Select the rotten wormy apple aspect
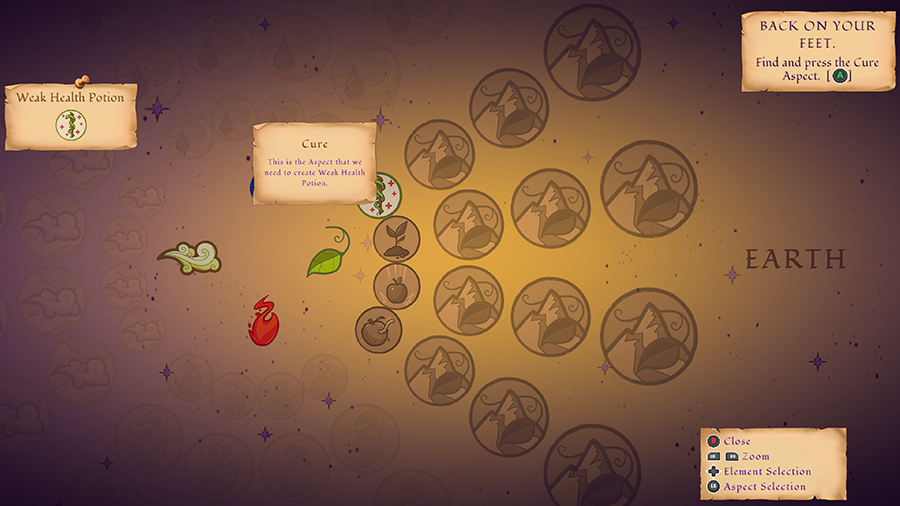The image size is (900, 506). pyautogui.click(x=378, y=330)
